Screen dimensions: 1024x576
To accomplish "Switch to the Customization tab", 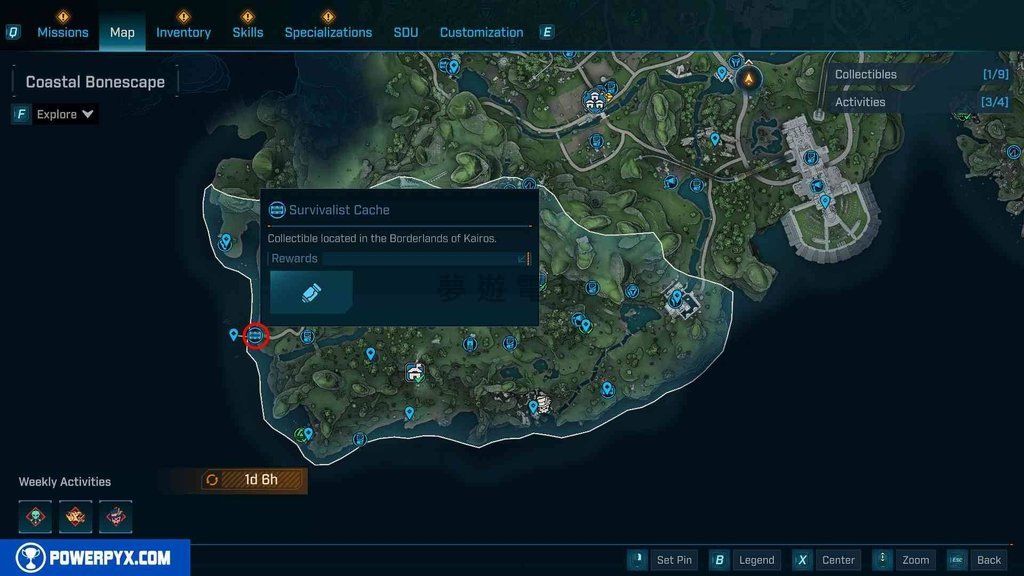I will point(481,32).
